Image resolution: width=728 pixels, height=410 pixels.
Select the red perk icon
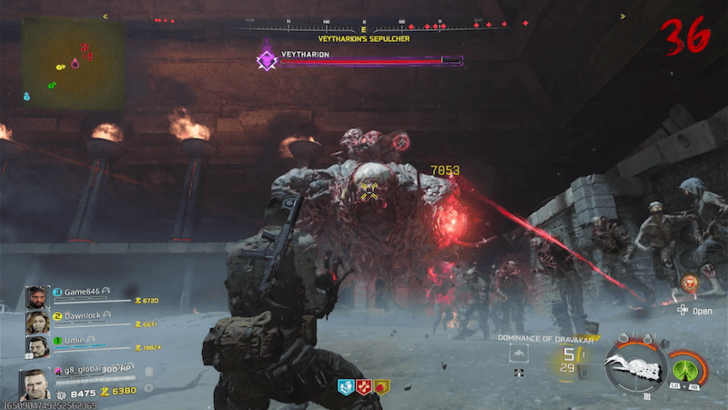tap(363, 387)
